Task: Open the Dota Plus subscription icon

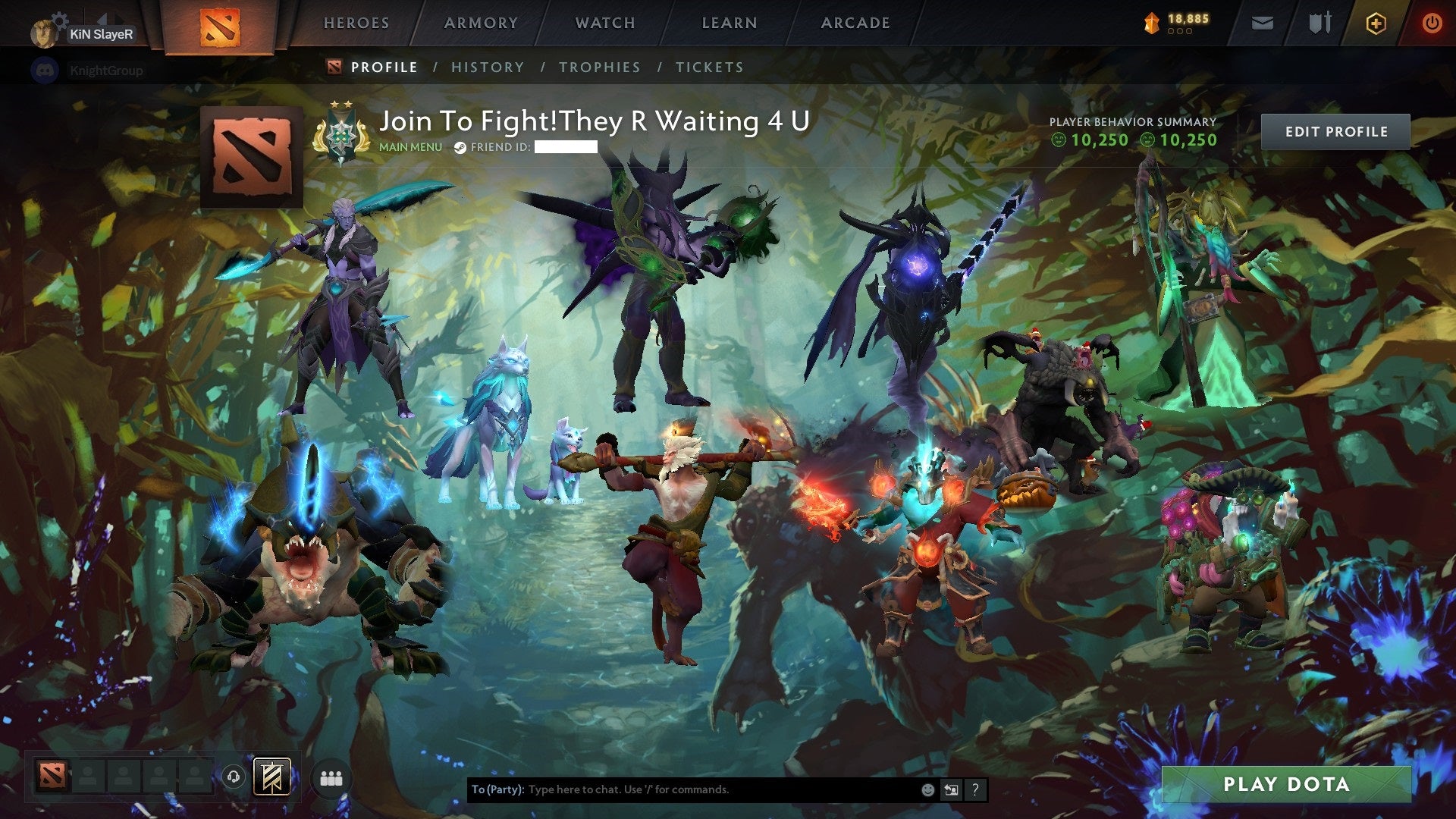Action: (x=1376, y=23)
